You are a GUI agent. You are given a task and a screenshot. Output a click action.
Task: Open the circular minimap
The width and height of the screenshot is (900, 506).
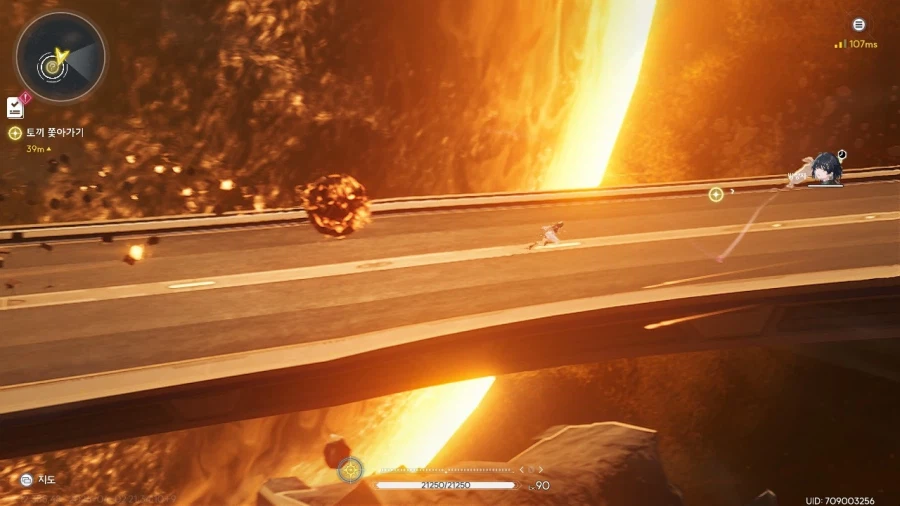click(60, 57)
